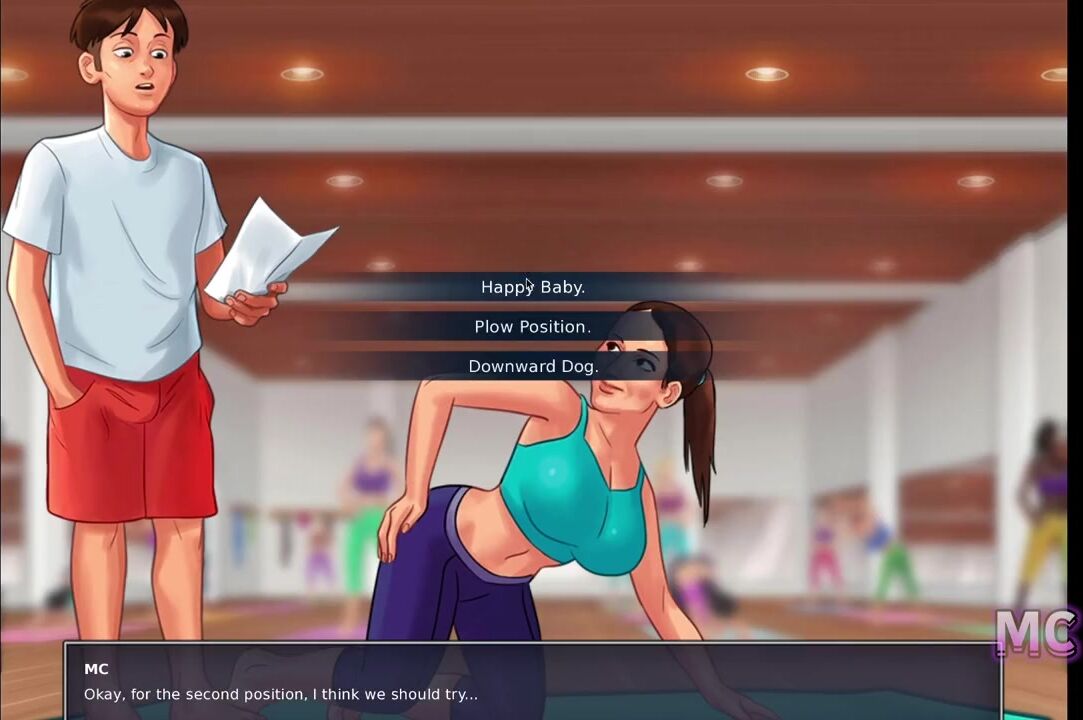Viewport: 1083px width, 720px height.
Task: Select the "Plow Position." choice
Action: pos(533,327)
